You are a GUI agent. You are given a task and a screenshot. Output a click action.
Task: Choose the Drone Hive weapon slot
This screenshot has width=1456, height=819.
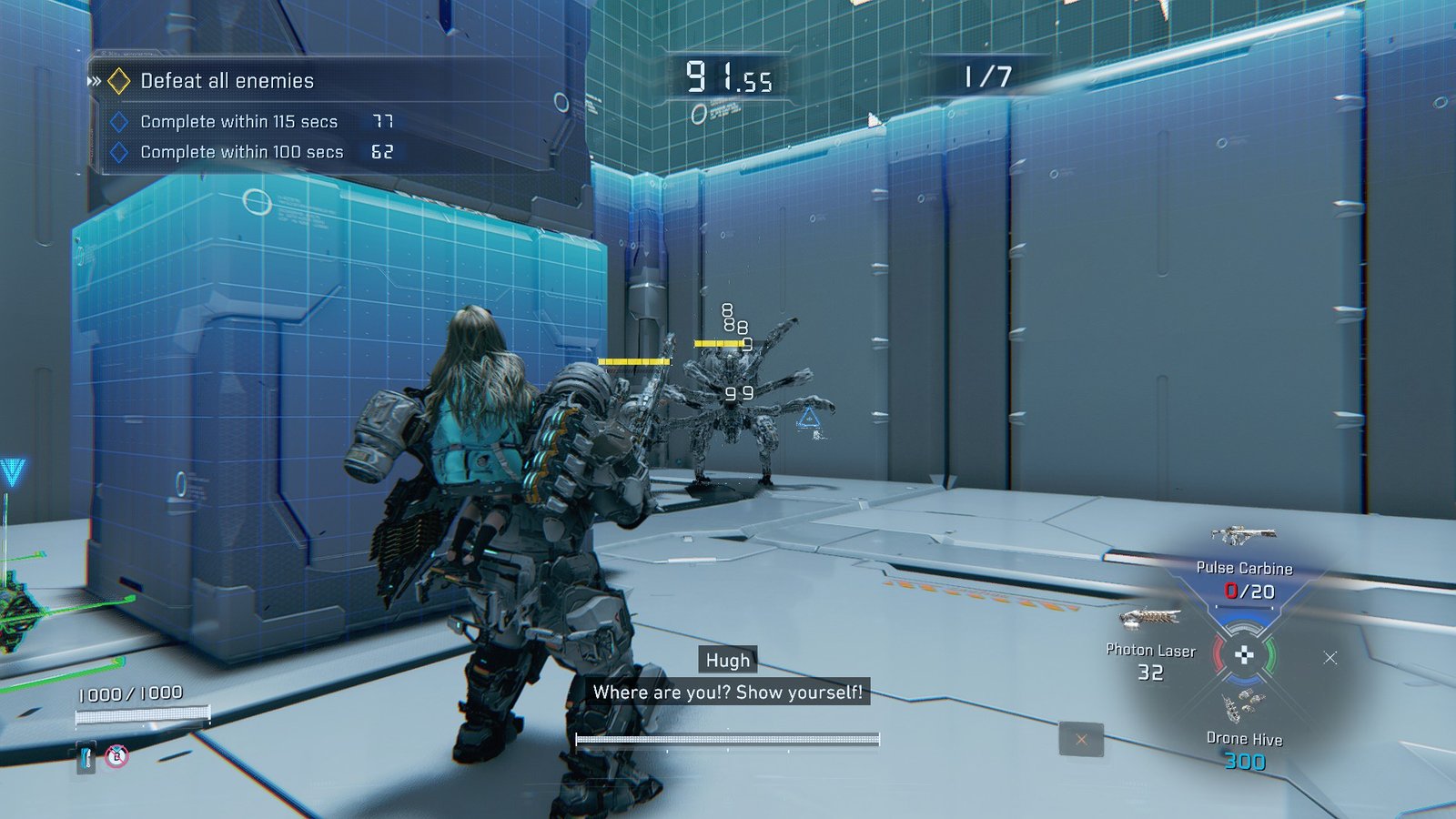pyautogui.click(x=1244, y=739)
